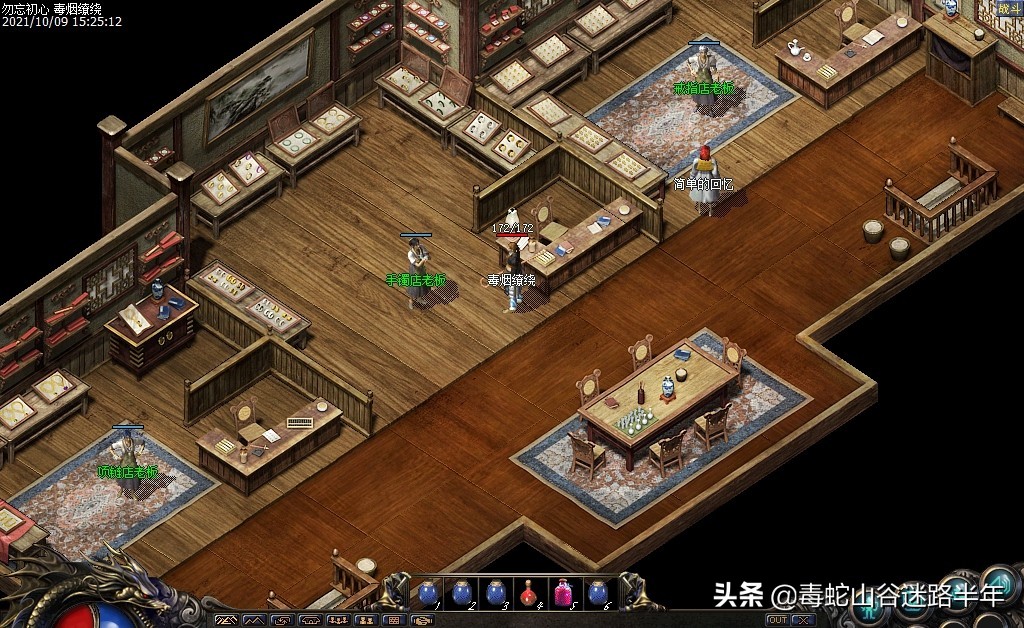This screenshot has width=1024, height=628.
Task: Use the pink potion in slot 5
Action: point(564,593)
